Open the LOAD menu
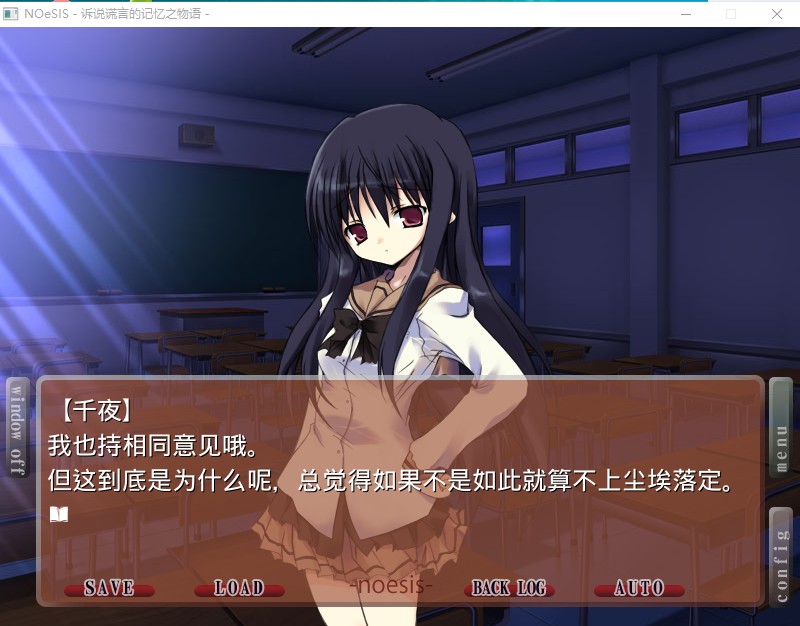 tap(239, 588)
